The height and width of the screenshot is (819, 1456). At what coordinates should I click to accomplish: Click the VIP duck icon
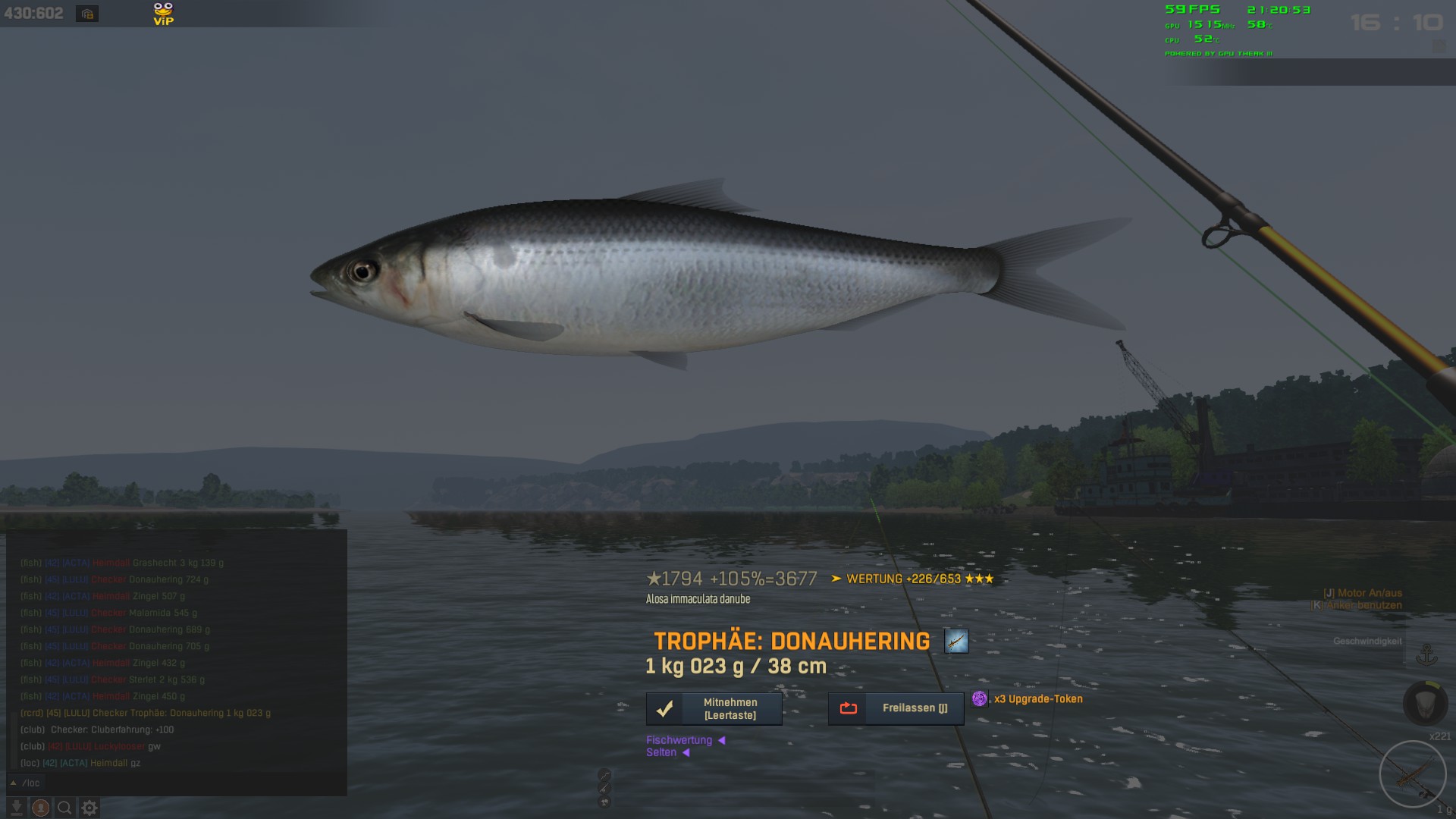tap(163, 14)
